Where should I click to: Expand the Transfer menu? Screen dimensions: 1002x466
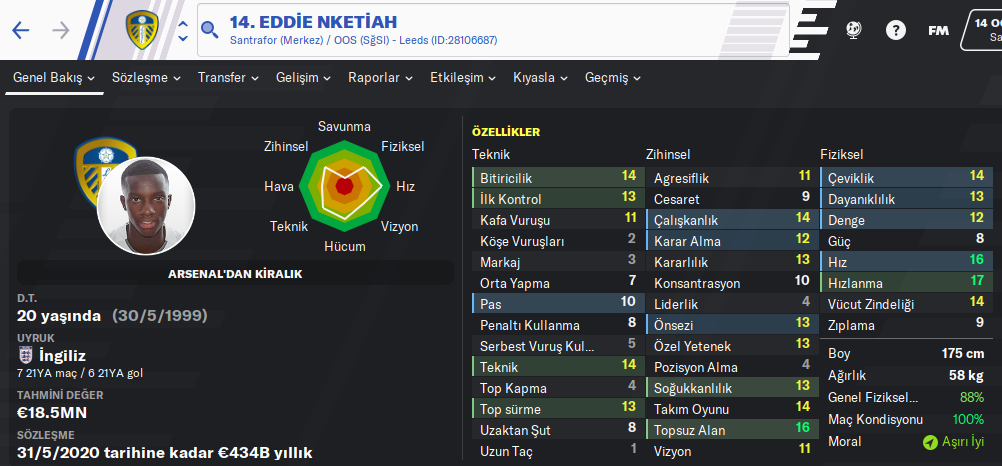[x=228, y=78]
